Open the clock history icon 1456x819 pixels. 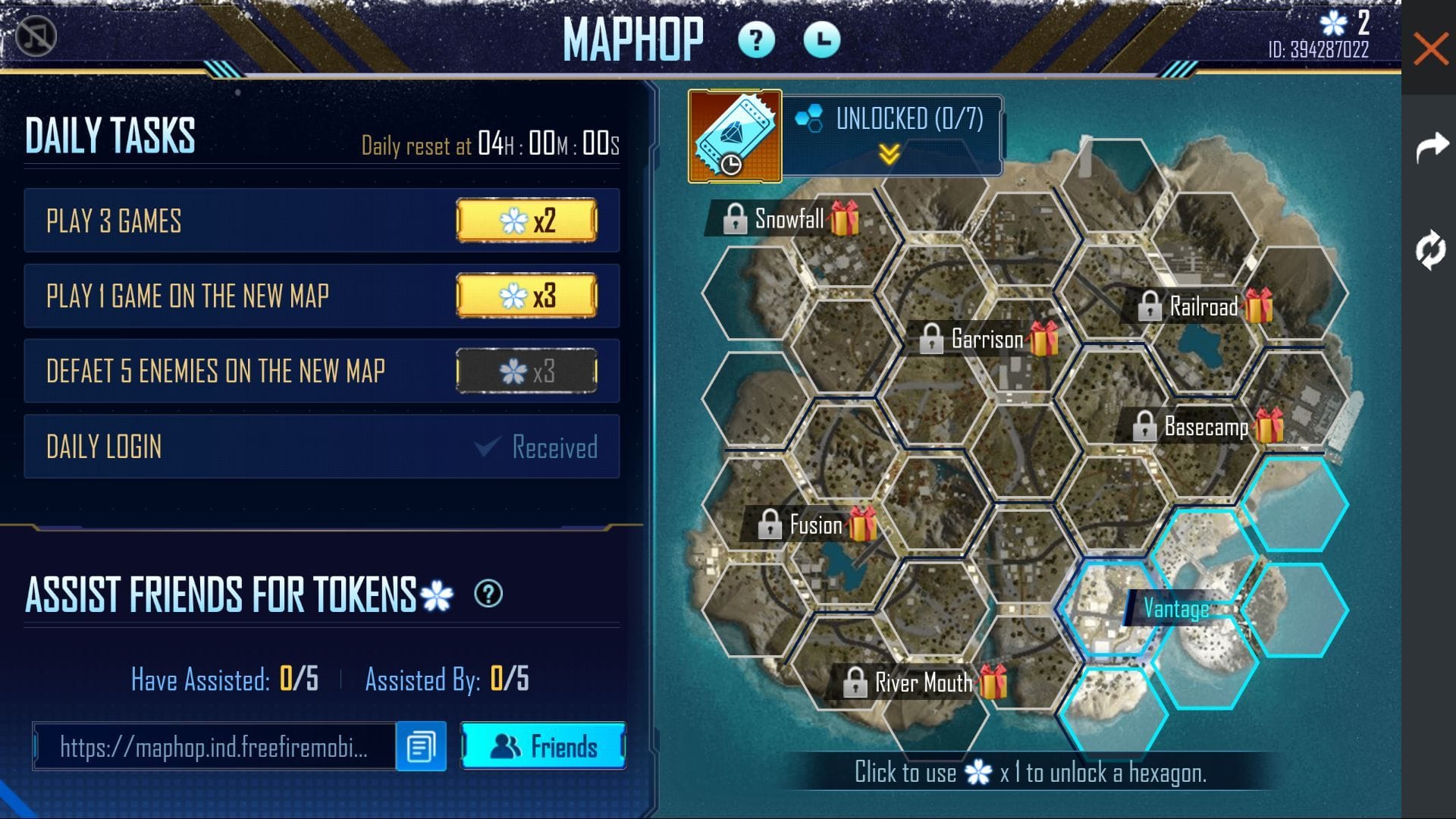821,39
